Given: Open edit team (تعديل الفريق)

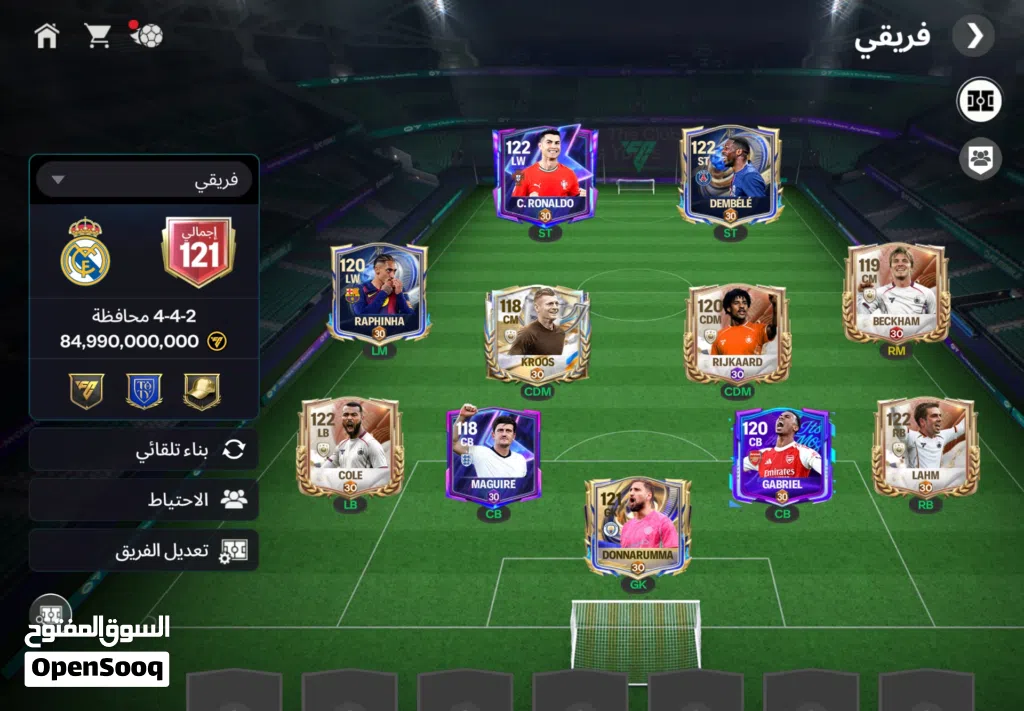Looking at the screenshot, I should (144, 550).
